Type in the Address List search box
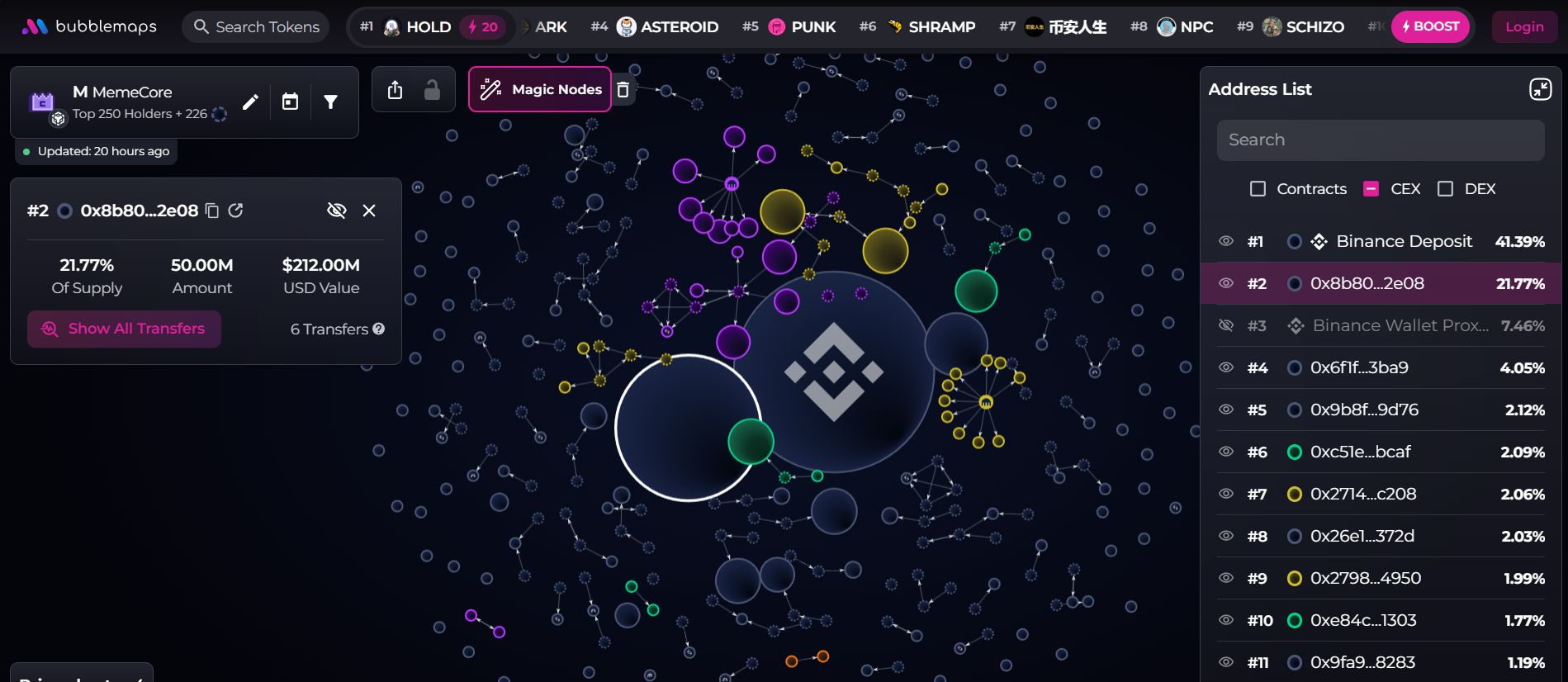 click(x=1380, y=140)
